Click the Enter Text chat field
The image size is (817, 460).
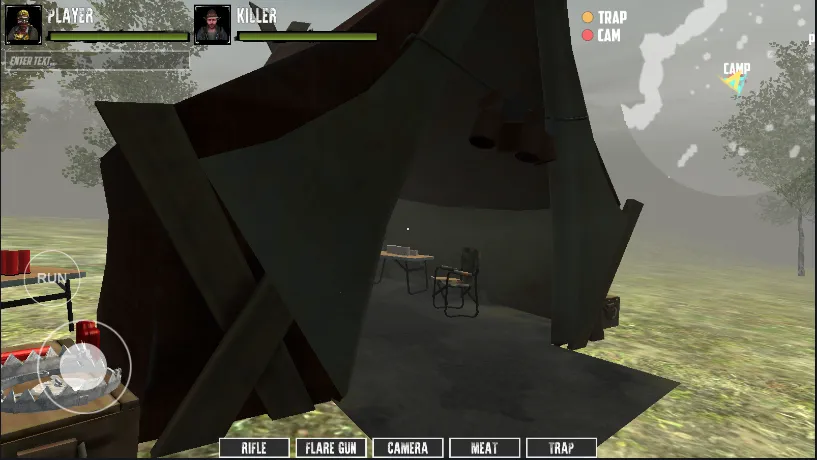coord(96,60)
